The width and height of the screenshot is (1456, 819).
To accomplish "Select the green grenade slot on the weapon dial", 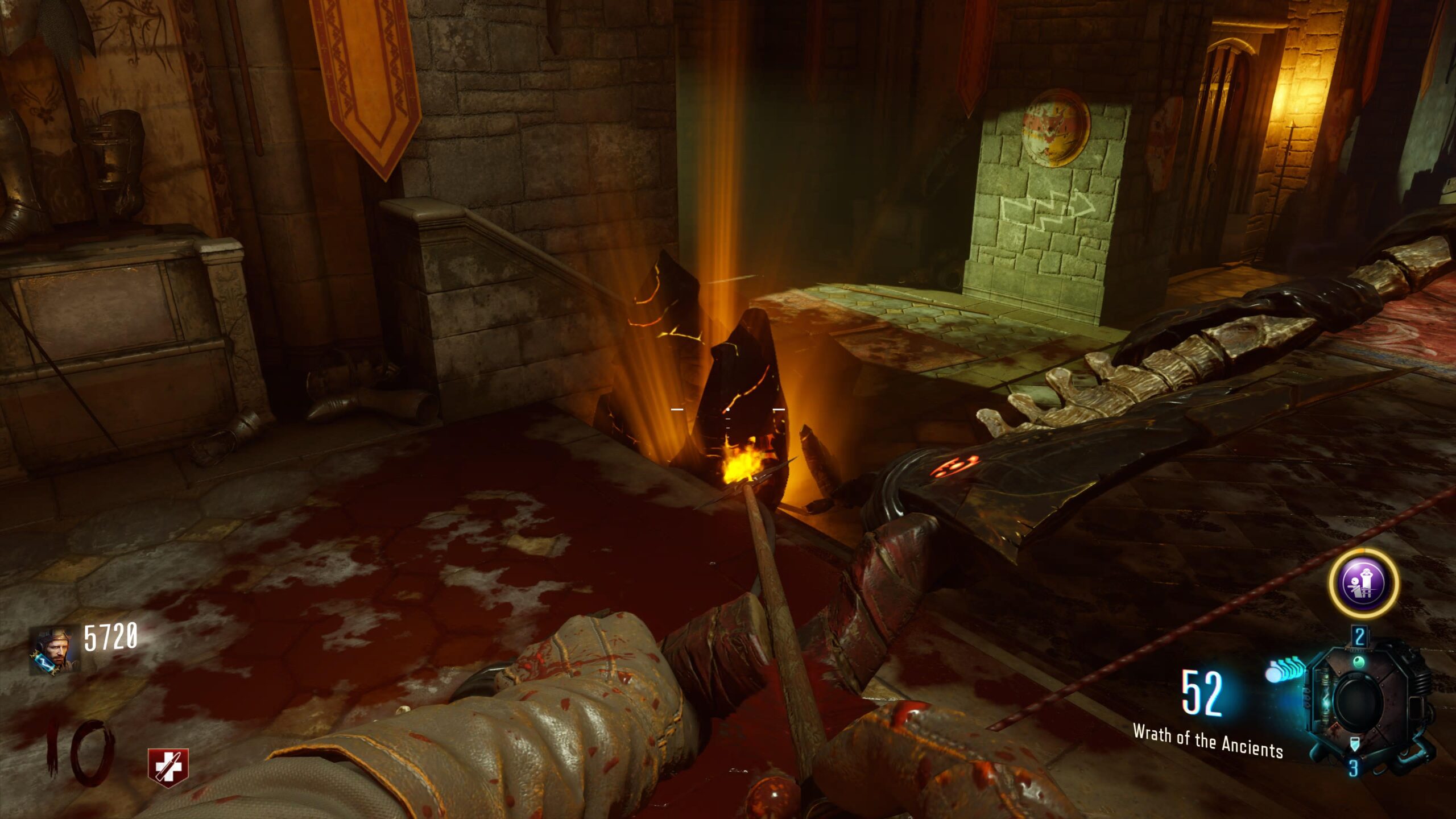I will coord(1358,662).
